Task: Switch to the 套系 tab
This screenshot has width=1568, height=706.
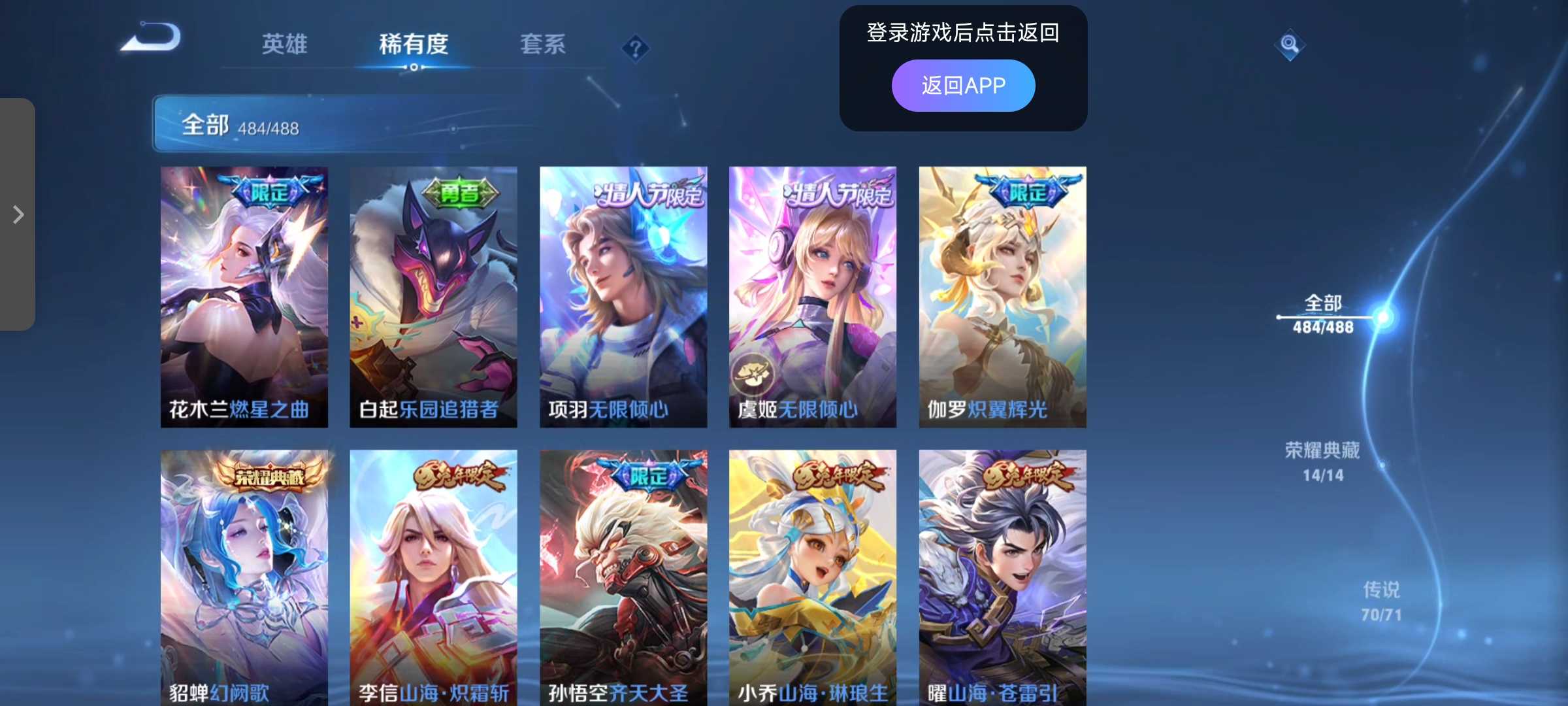Action: pos(542,44)
